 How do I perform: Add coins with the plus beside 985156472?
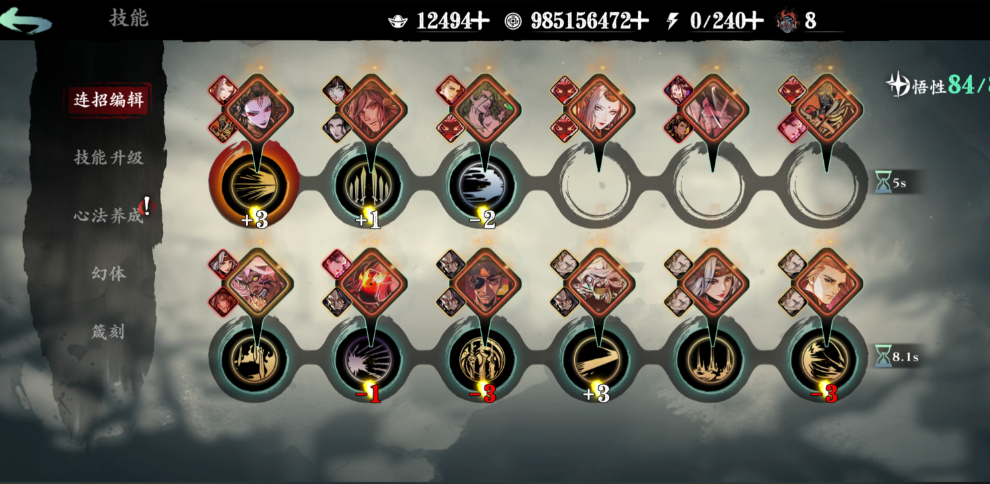click(640, 21)
